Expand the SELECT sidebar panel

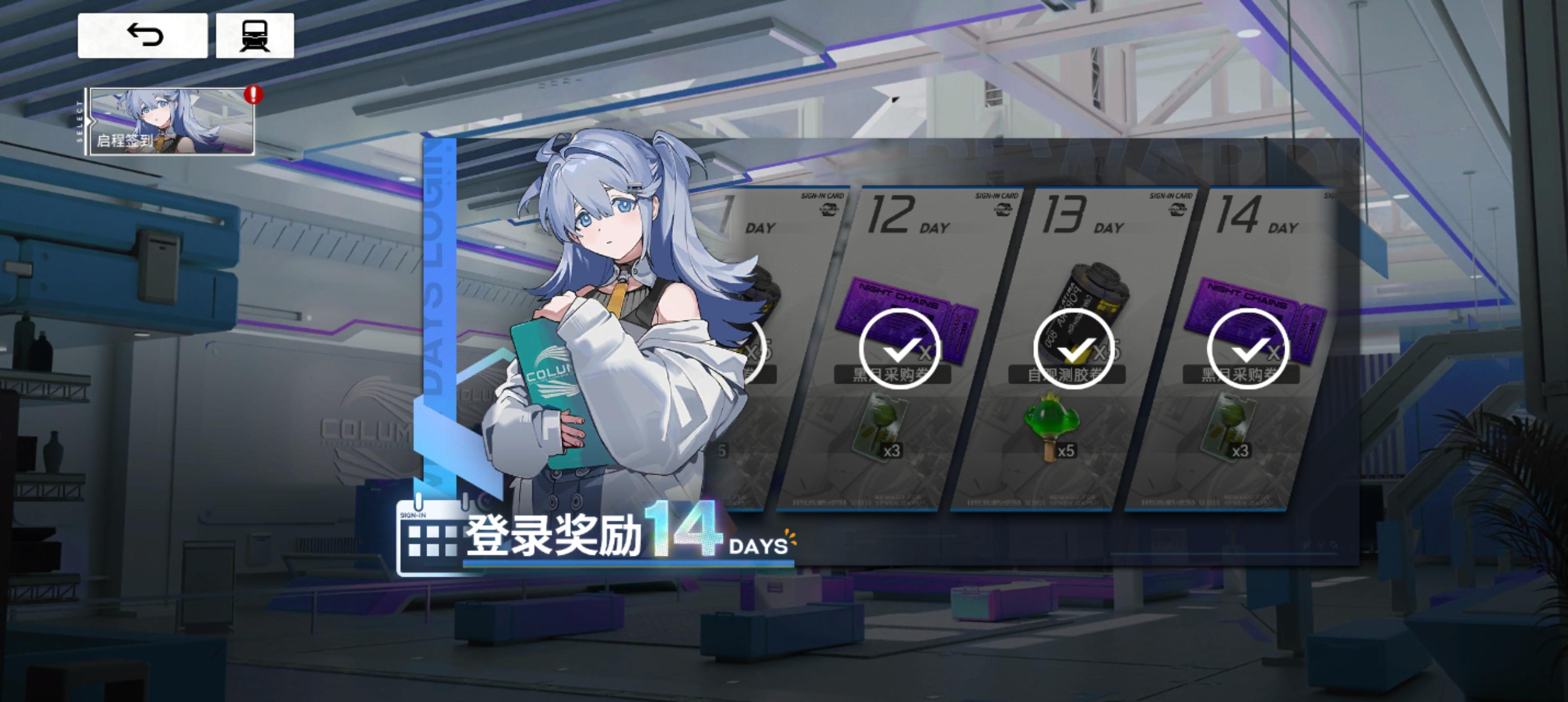tap(80, 122)
